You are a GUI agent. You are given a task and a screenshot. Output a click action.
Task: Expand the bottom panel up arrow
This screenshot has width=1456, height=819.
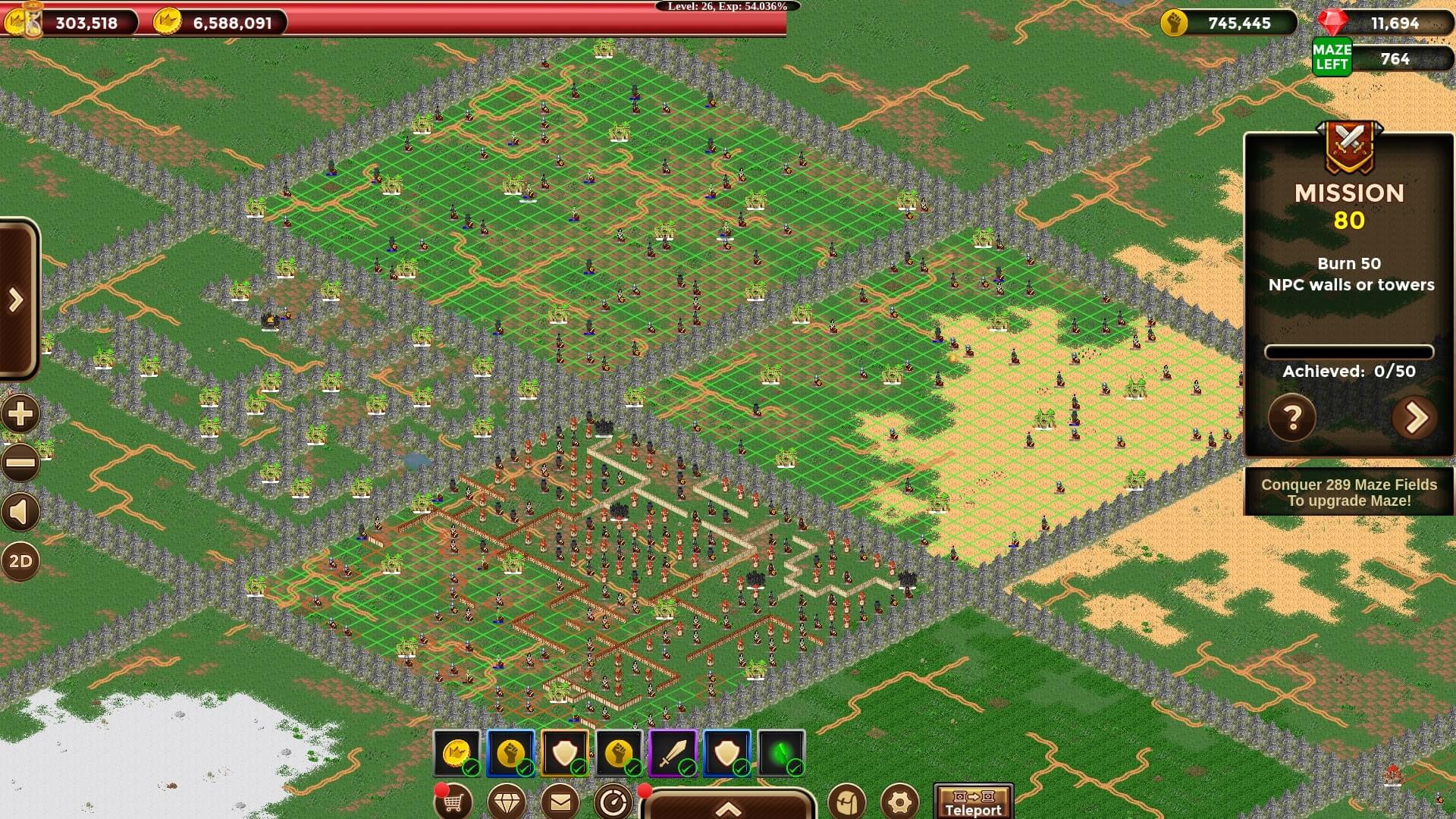(x=728, y=807)
